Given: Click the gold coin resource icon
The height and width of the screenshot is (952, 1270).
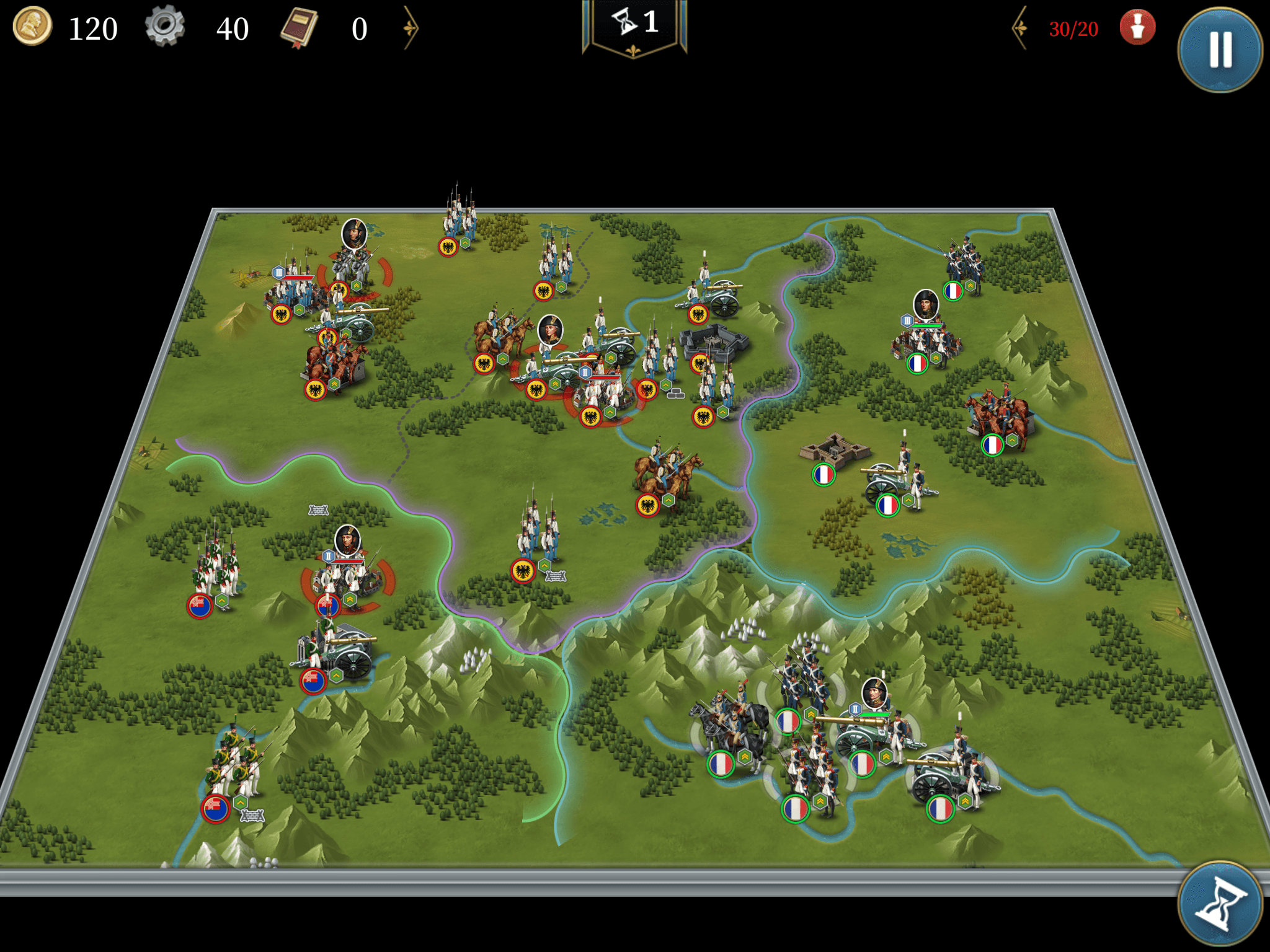Looking at the screenshot, I should tap(32, 27).
